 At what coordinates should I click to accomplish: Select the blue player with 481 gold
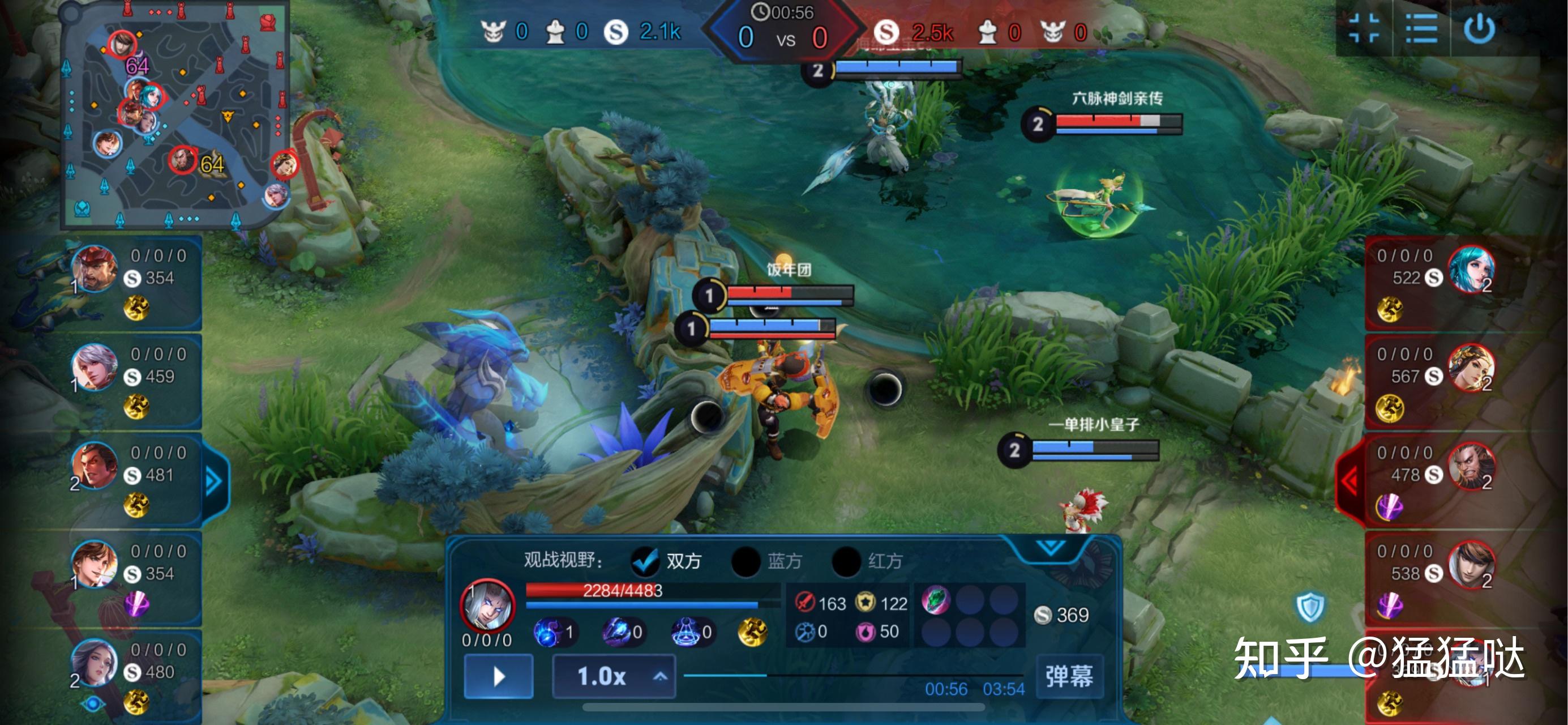[96, 467]
